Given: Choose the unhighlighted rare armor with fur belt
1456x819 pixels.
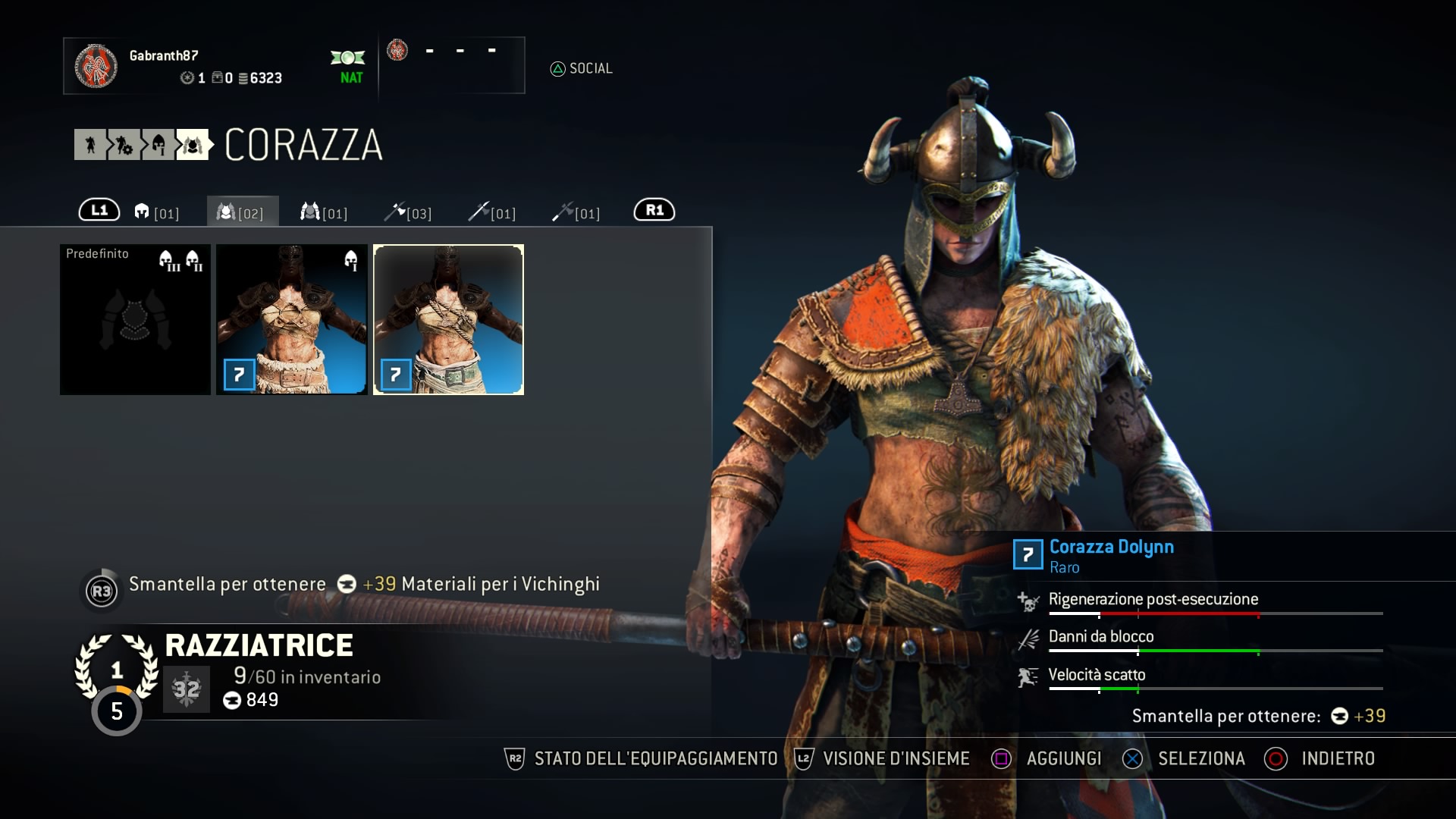Looking at the screenshot, I should (292, 319).
